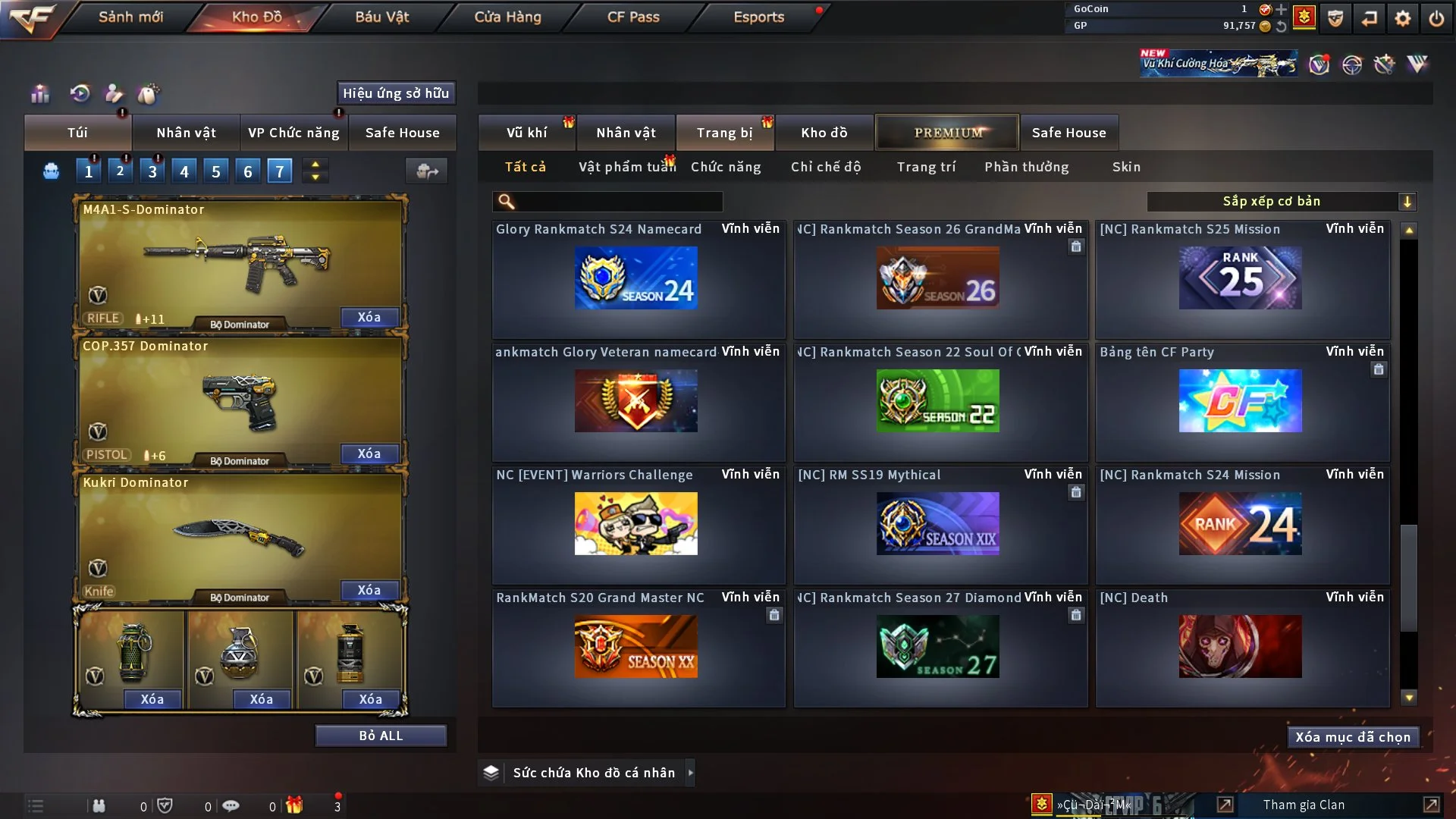
Task: Open settings with the gear icon
Action: pos(1403,18)
